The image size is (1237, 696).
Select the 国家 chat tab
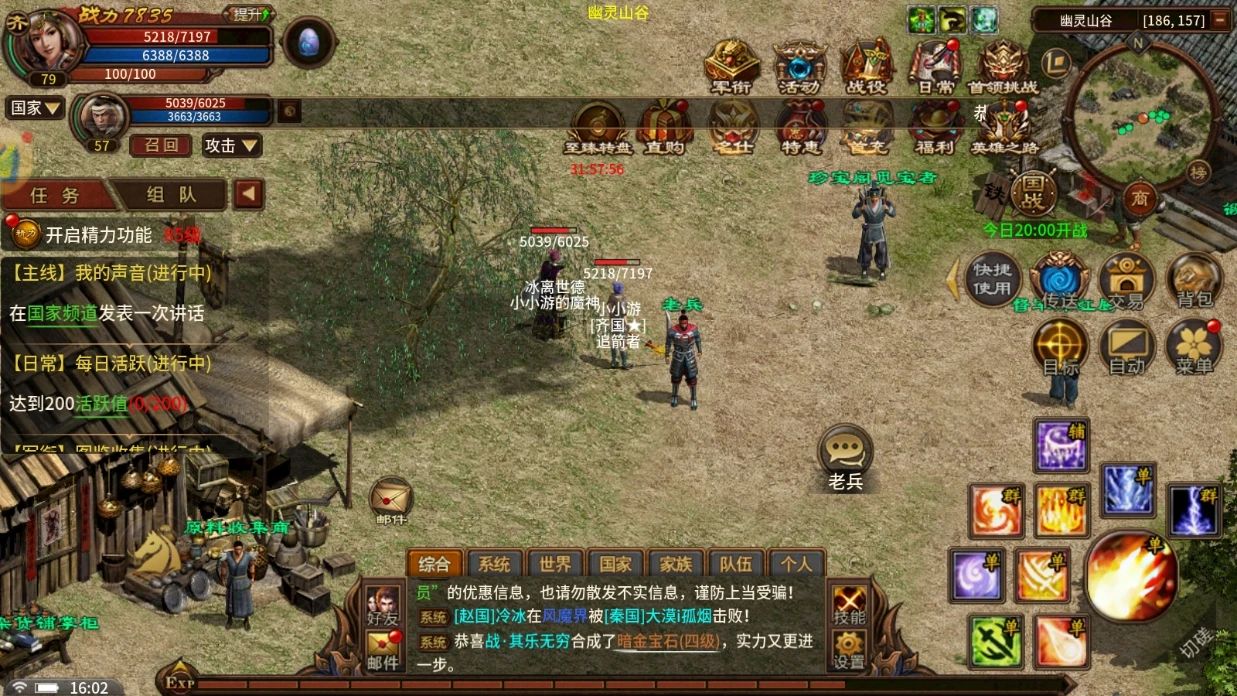610,564
